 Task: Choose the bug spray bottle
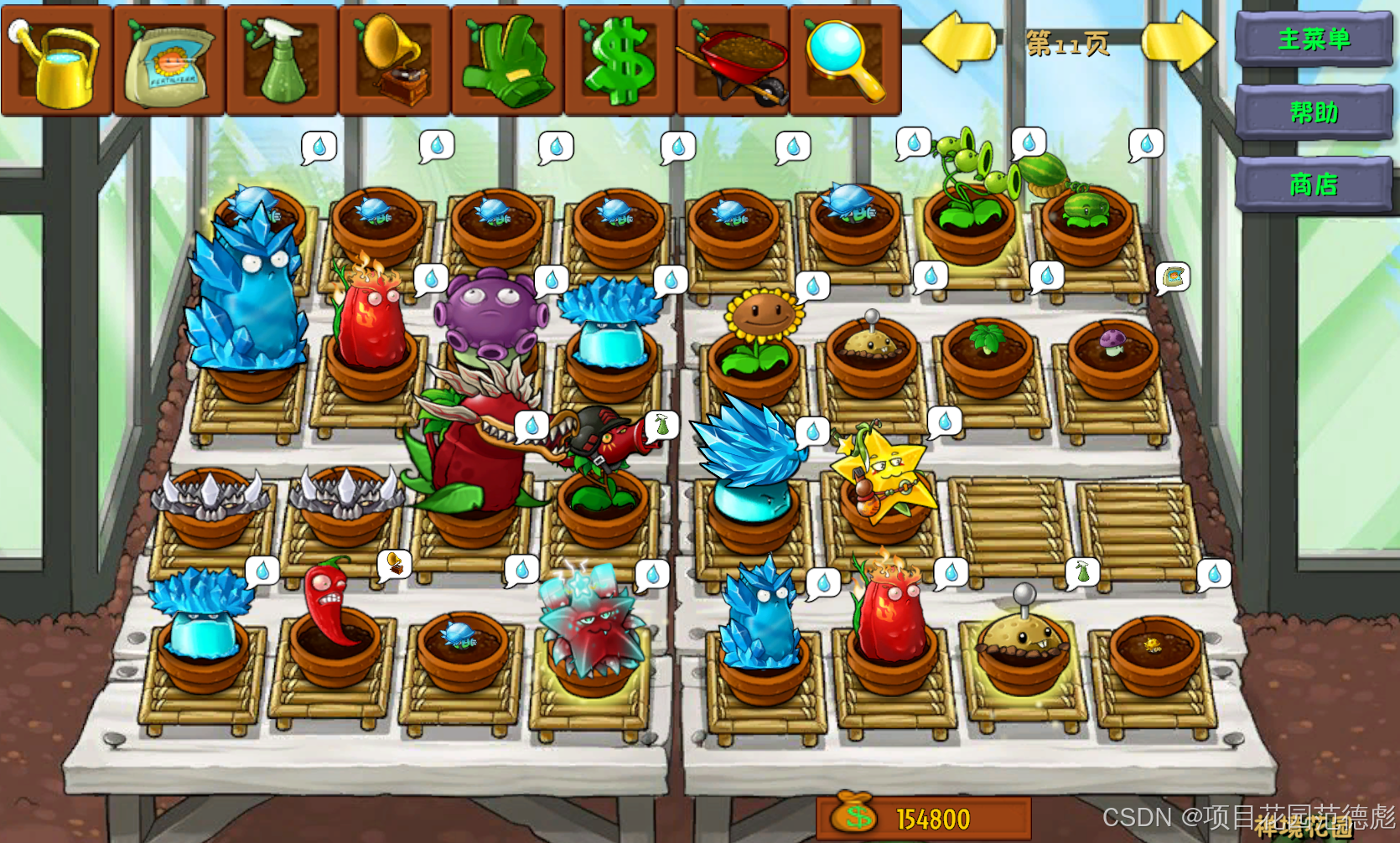(x=283, y=60)
